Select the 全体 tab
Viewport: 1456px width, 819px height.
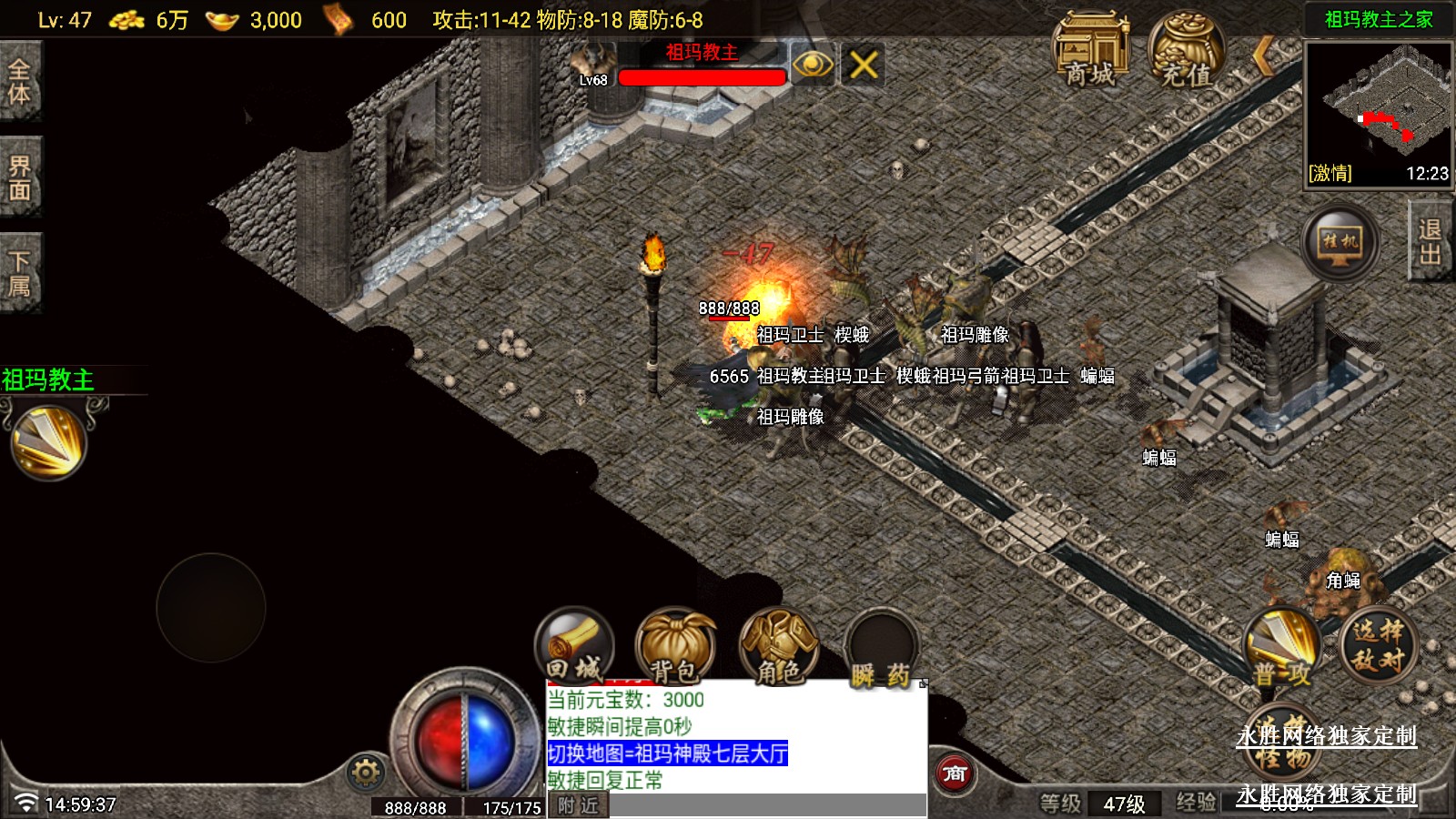click(20, 82)
